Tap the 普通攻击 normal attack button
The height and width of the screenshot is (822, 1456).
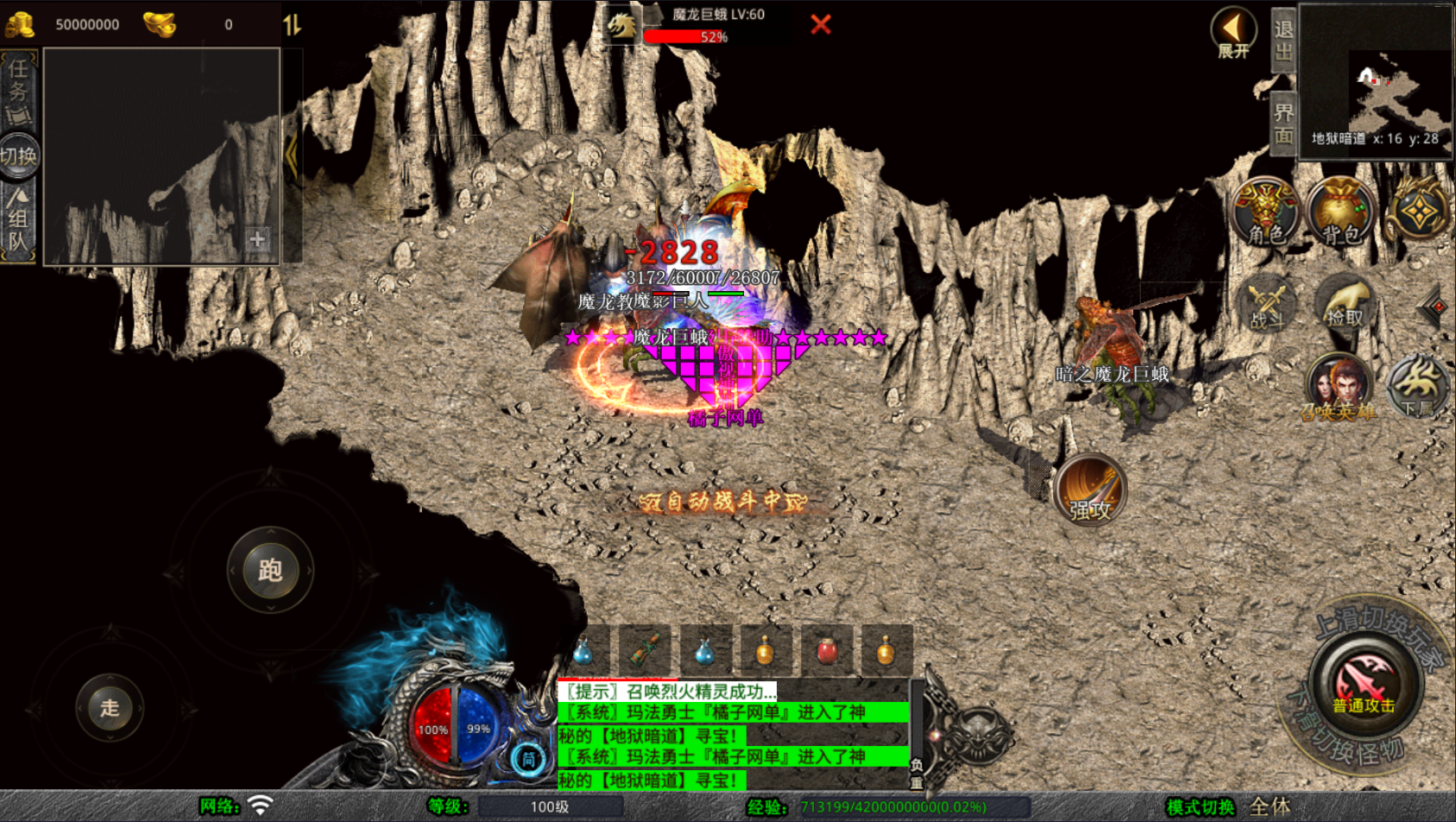point(1365,686)
